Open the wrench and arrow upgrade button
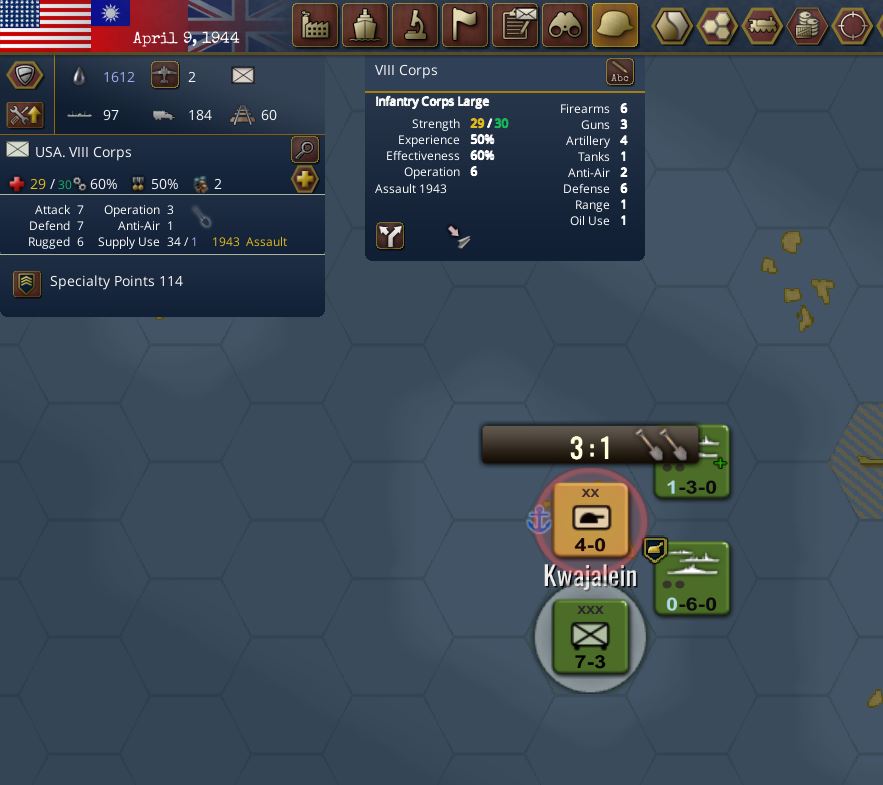883x785 pixels. coord(24,114)
